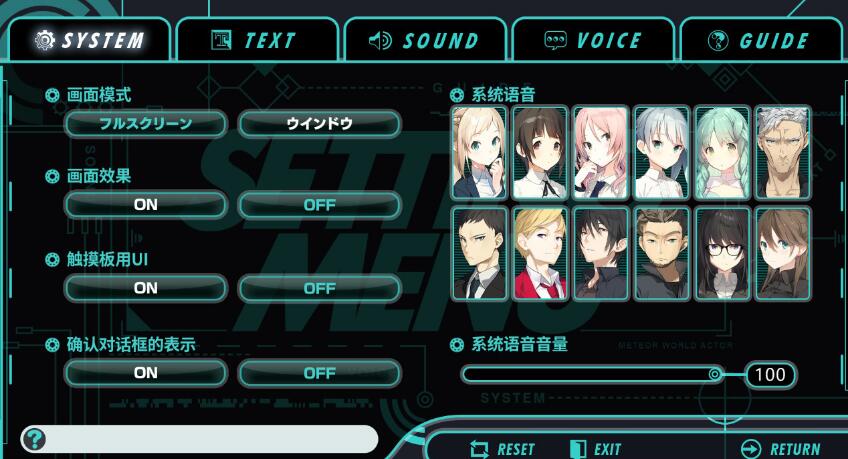Choose フルスクリーン screen mode
Image resolution: width=848 pixels, height=459 pixels.
click(145, 124)
